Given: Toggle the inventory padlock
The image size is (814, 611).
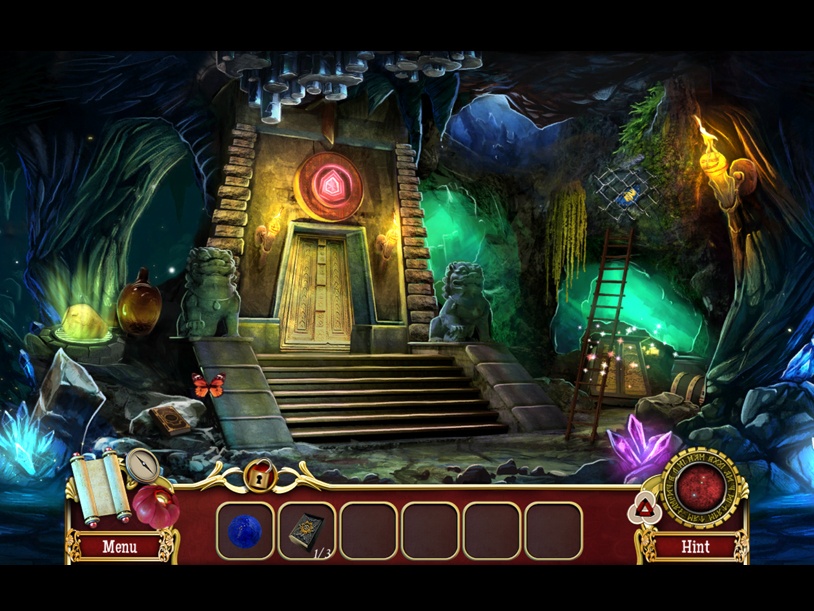Looking at the screenshot, I should tap(259, 474).
